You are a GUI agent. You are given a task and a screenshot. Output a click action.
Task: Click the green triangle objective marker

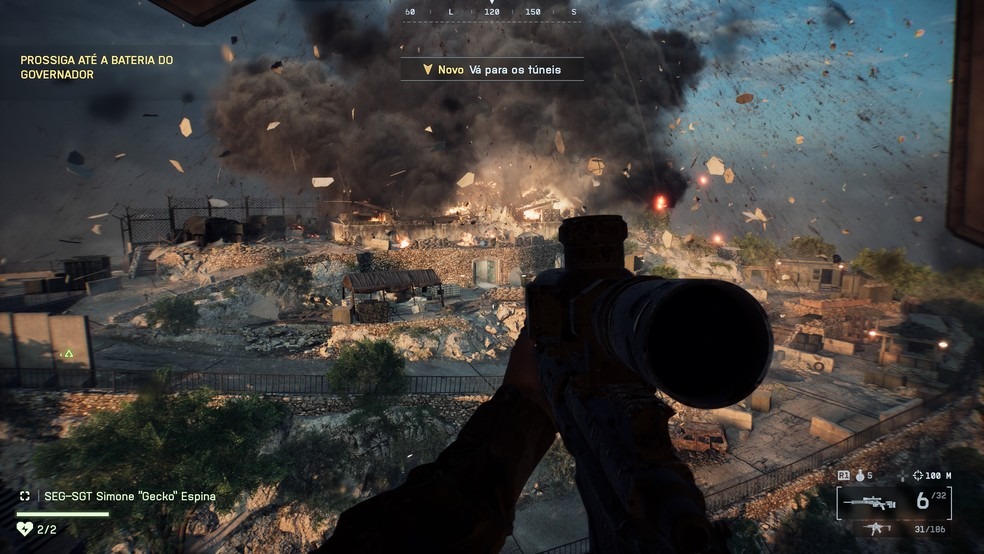tap(68, 354)
